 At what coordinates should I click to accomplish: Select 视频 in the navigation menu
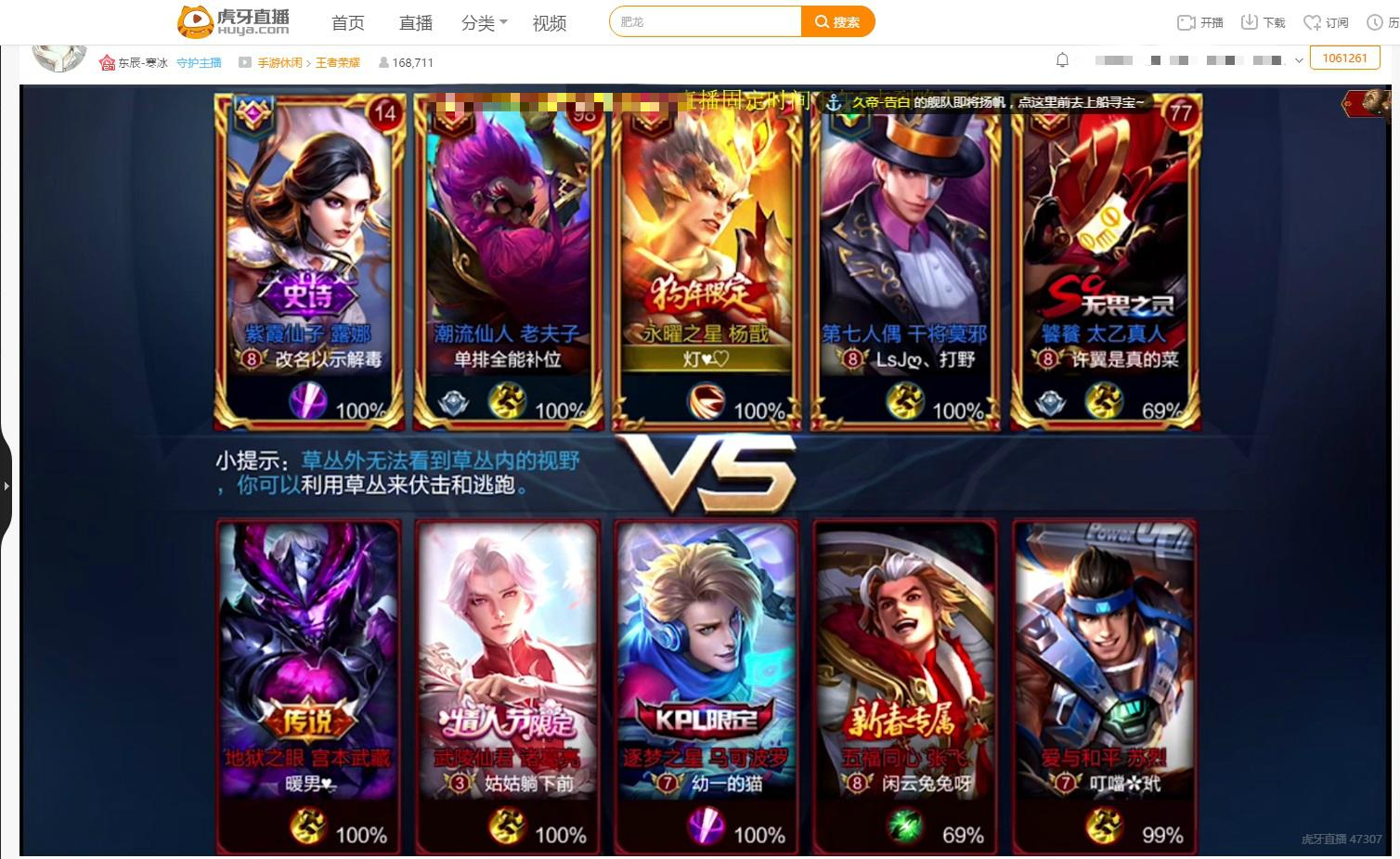pyautogui.click(x=550, y=22)
